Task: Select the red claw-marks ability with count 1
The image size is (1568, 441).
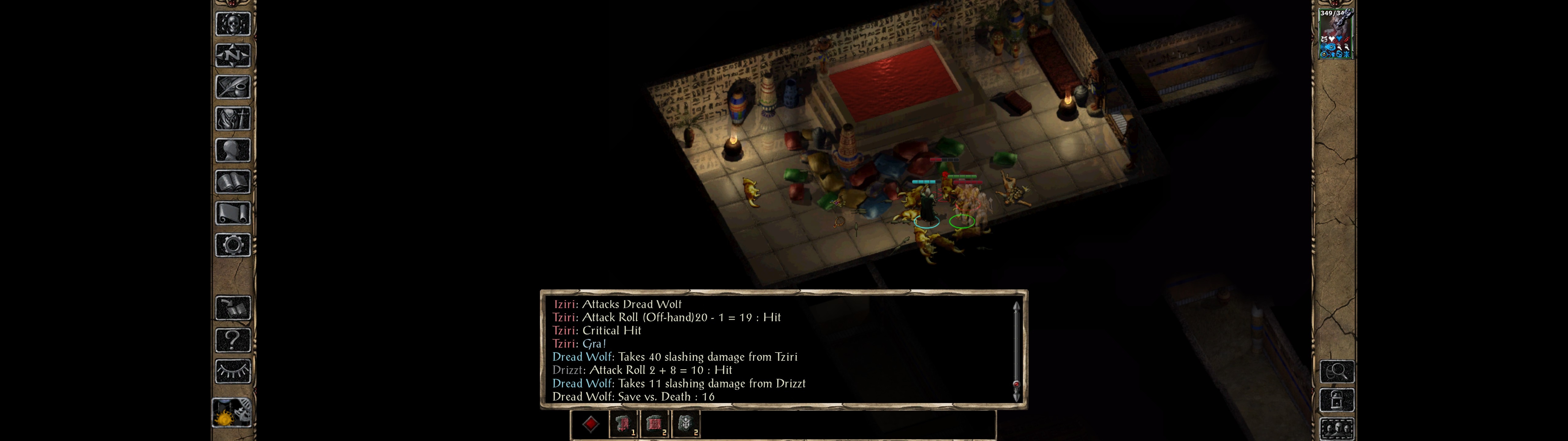Action: pos(623,424)
